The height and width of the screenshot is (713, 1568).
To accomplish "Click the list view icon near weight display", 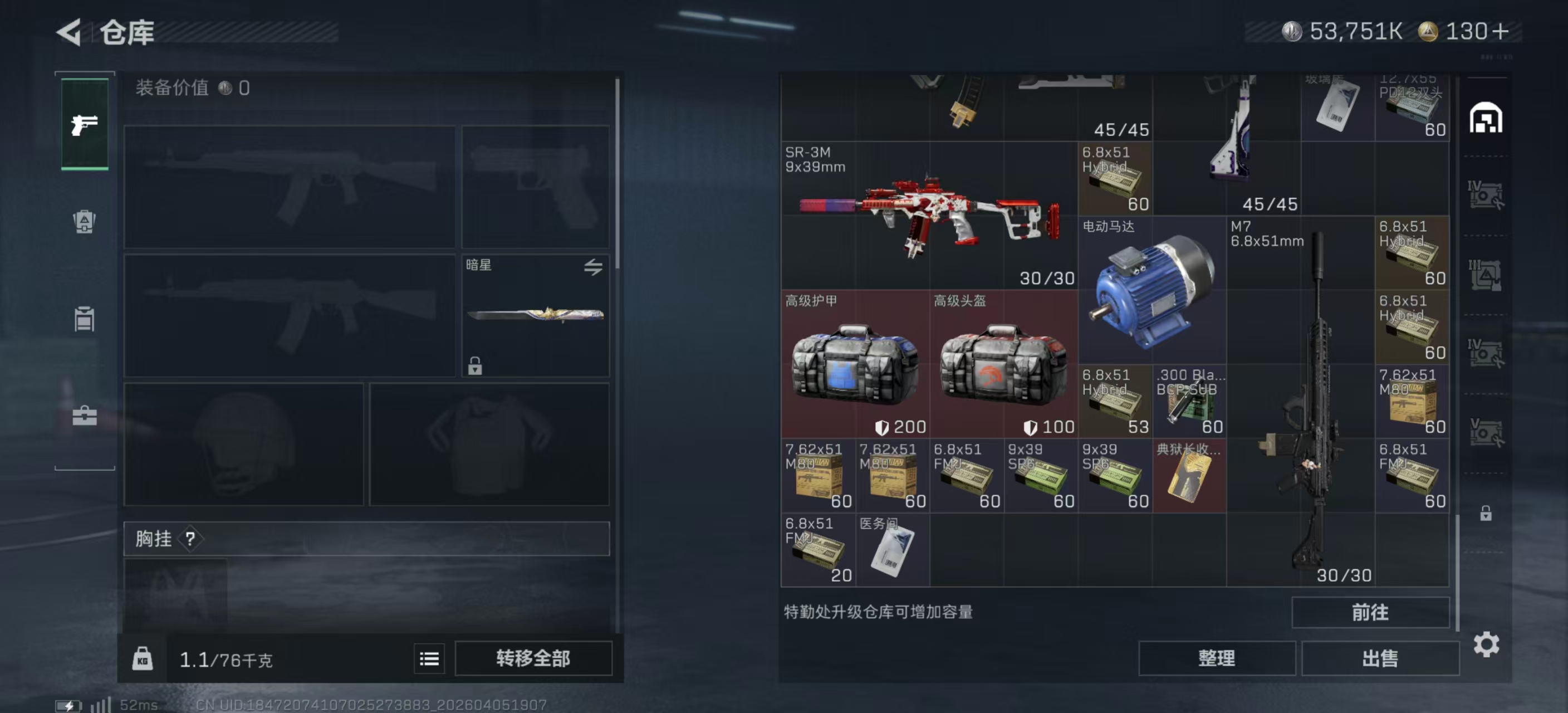I will (x=429, y=658).
